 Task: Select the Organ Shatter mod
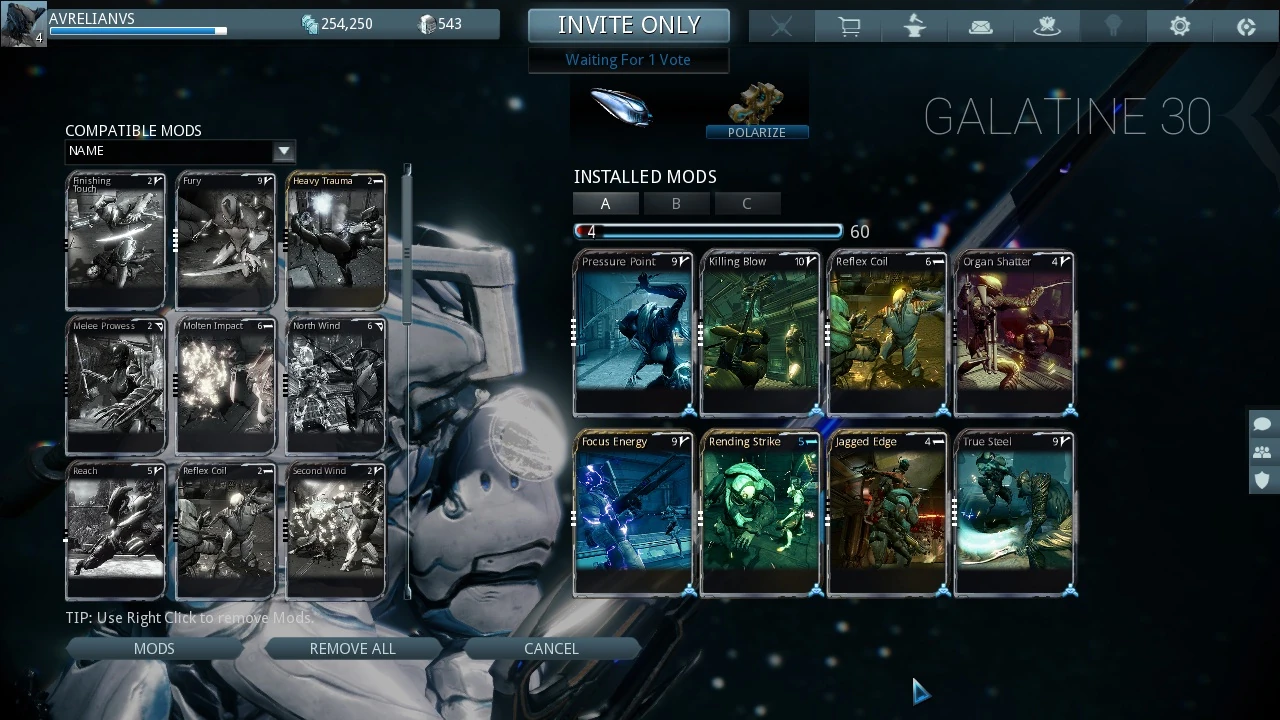point(1014,333)
